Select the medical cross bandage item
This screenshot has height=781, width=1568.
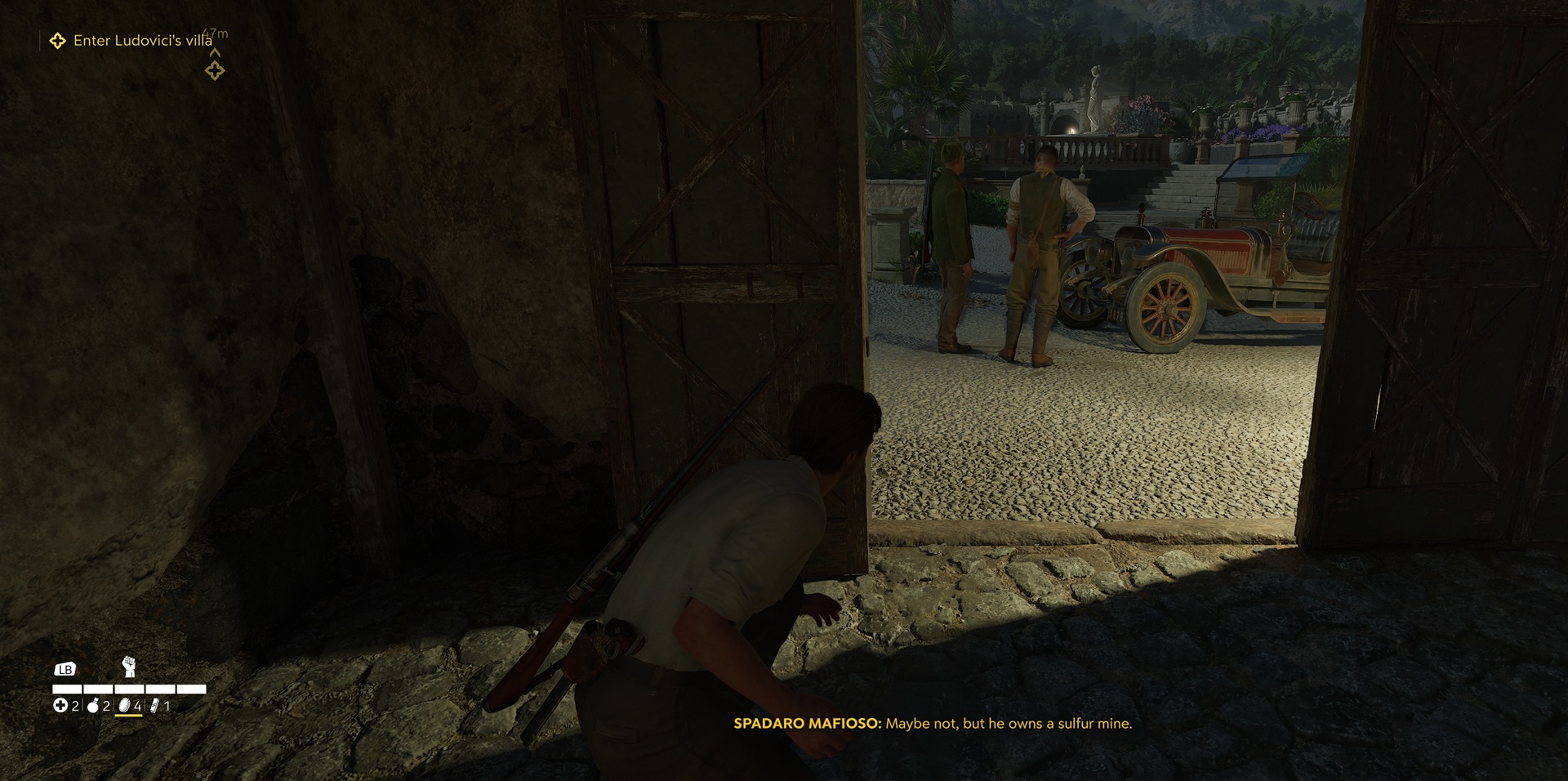pos(60,706)
